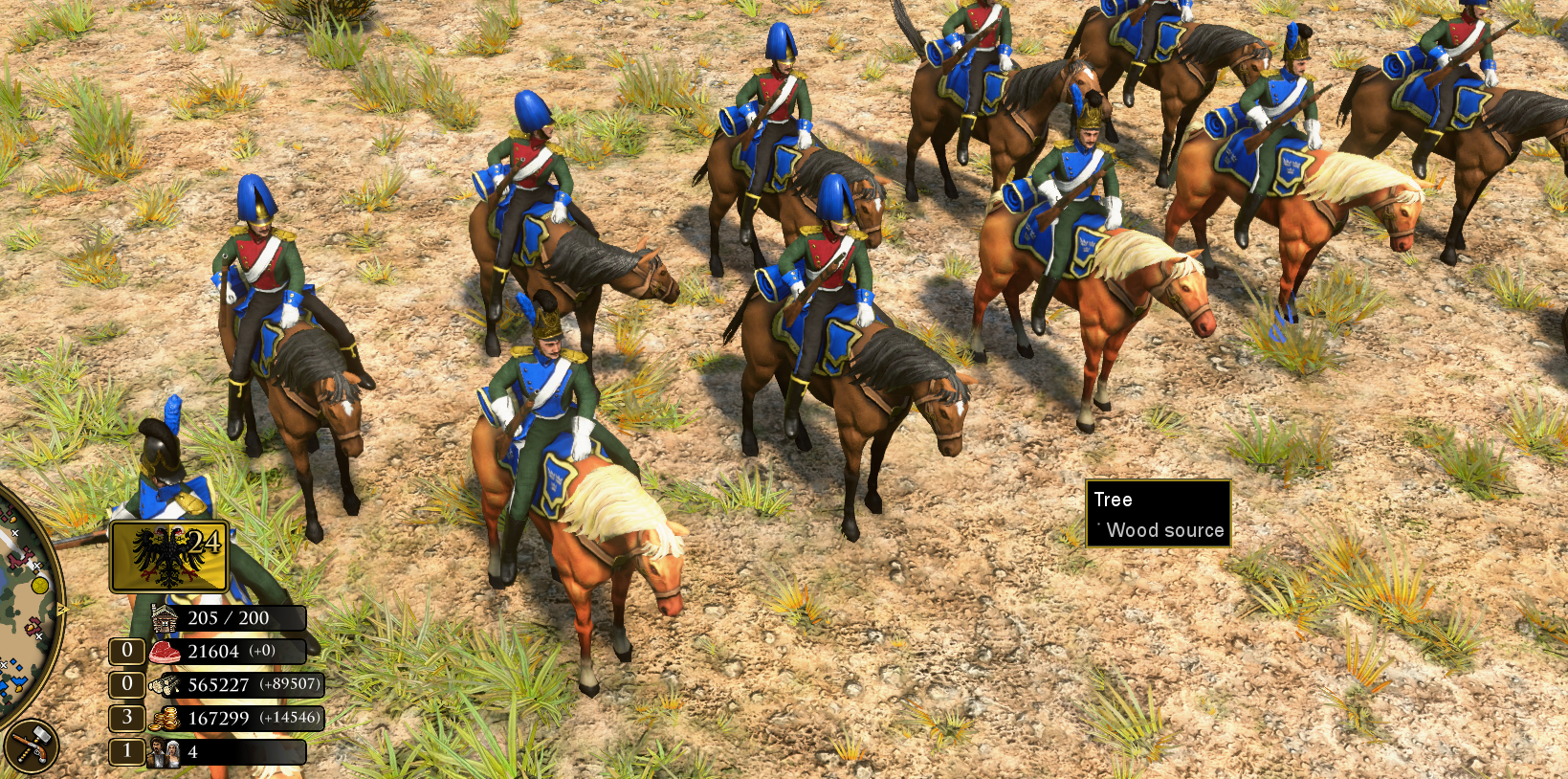Choose the idle villagers count box
1568x779 pixels.
(126, 751)
